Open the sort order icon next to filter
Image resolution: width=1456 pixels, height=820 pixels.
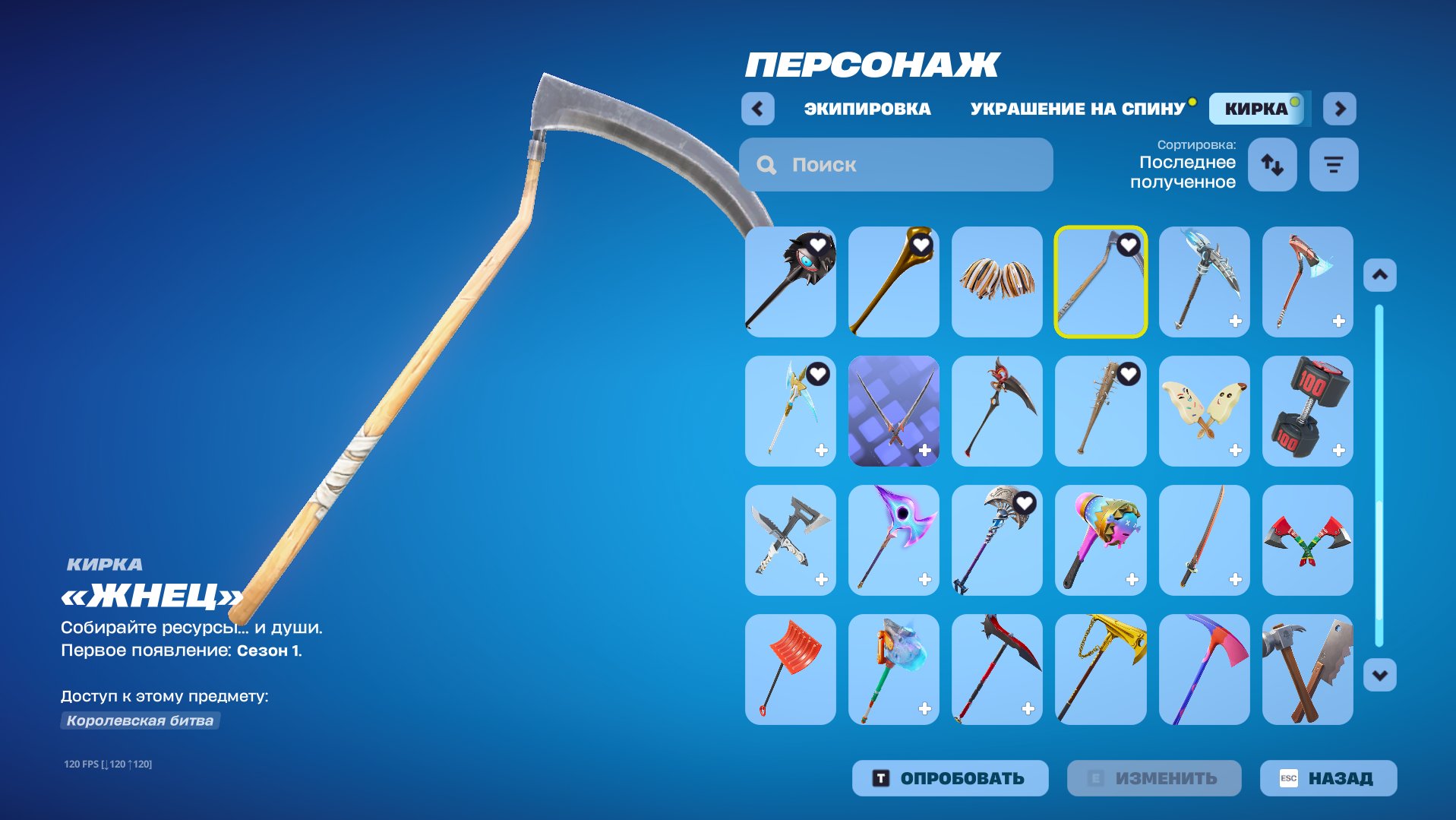point(1271,164)
